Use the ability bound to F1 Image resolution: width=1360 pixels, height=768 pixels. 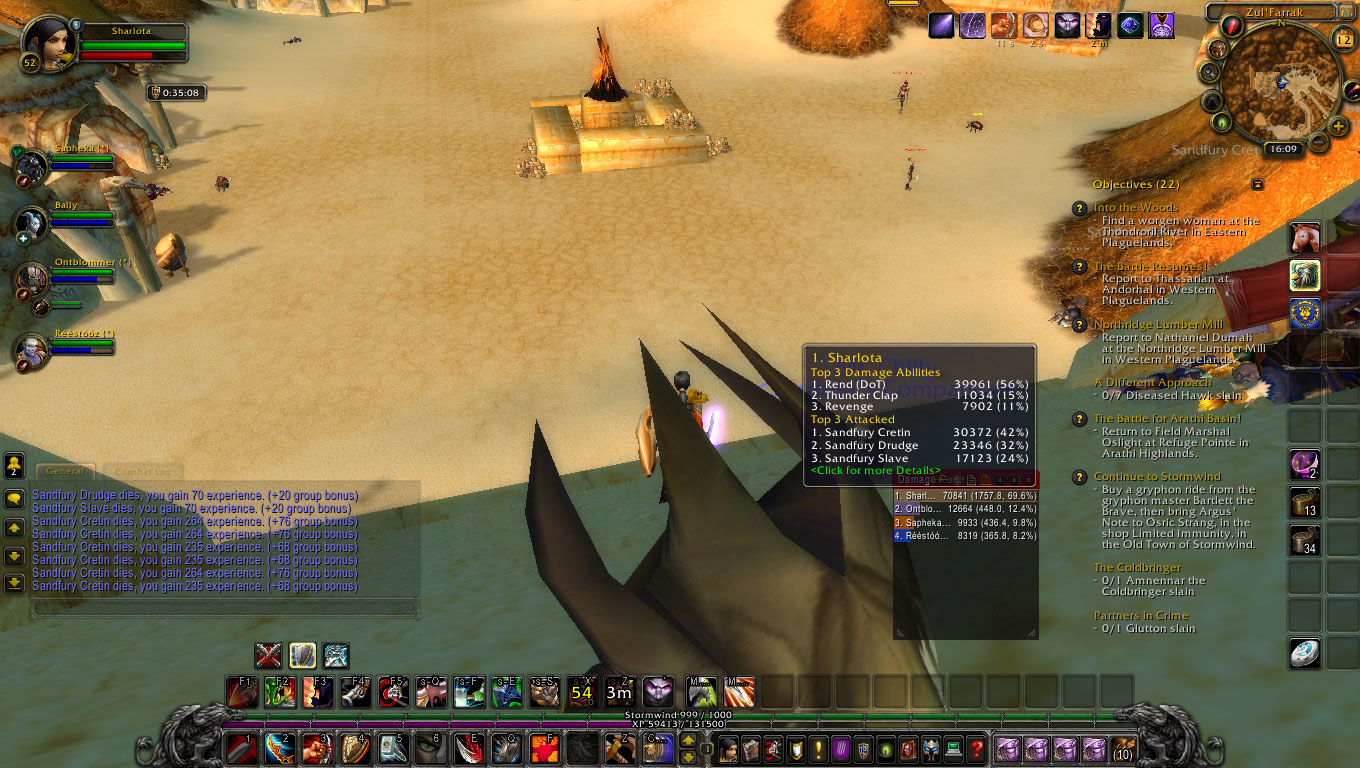click(242, 691)
